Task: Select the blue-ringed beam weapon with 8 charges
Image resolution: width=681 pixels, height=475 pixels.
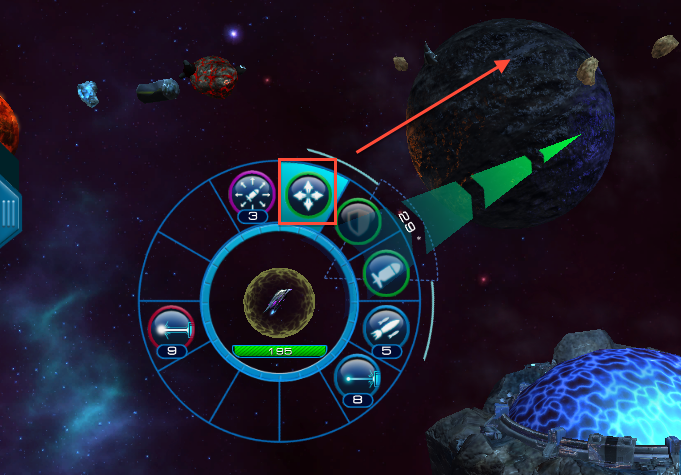Action: [357, 378]
